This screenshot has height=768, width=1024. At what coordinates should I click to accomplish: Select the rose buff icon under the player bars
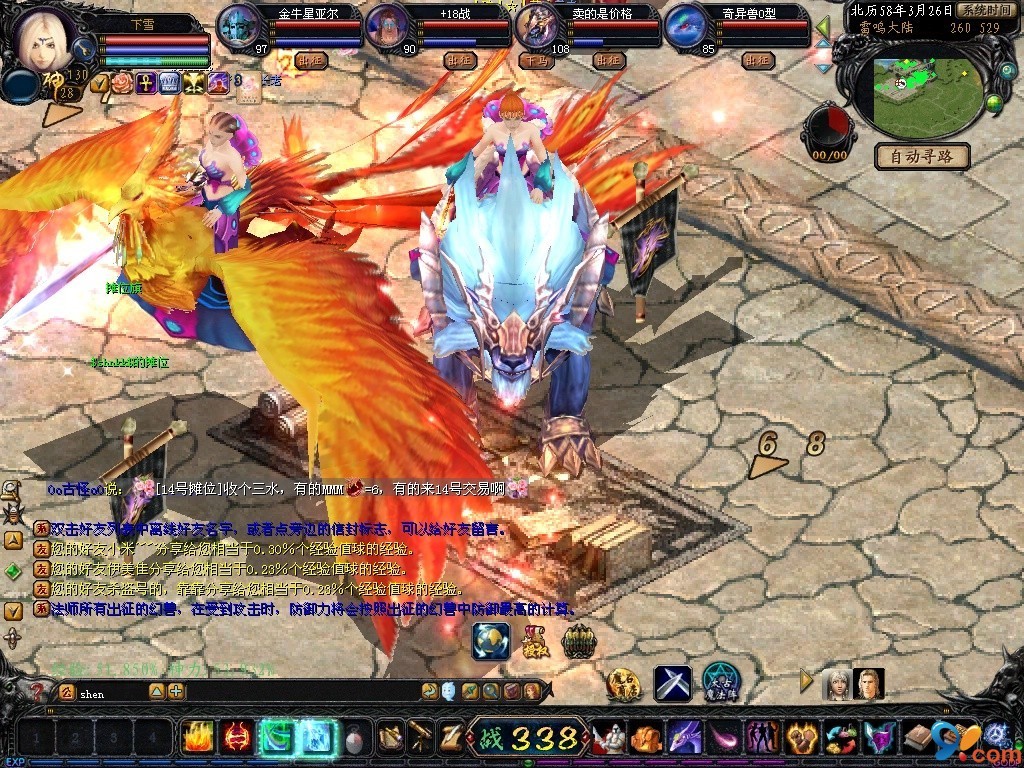click(123, 82)
